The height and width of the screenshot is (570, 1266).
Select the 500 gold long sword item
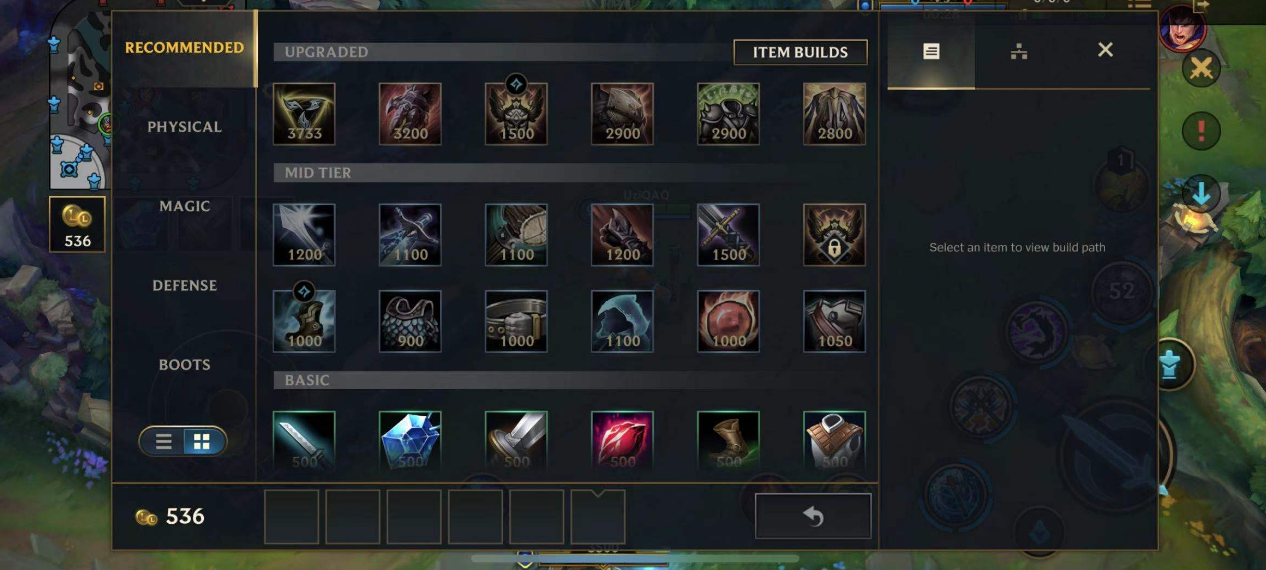(304, 440)
